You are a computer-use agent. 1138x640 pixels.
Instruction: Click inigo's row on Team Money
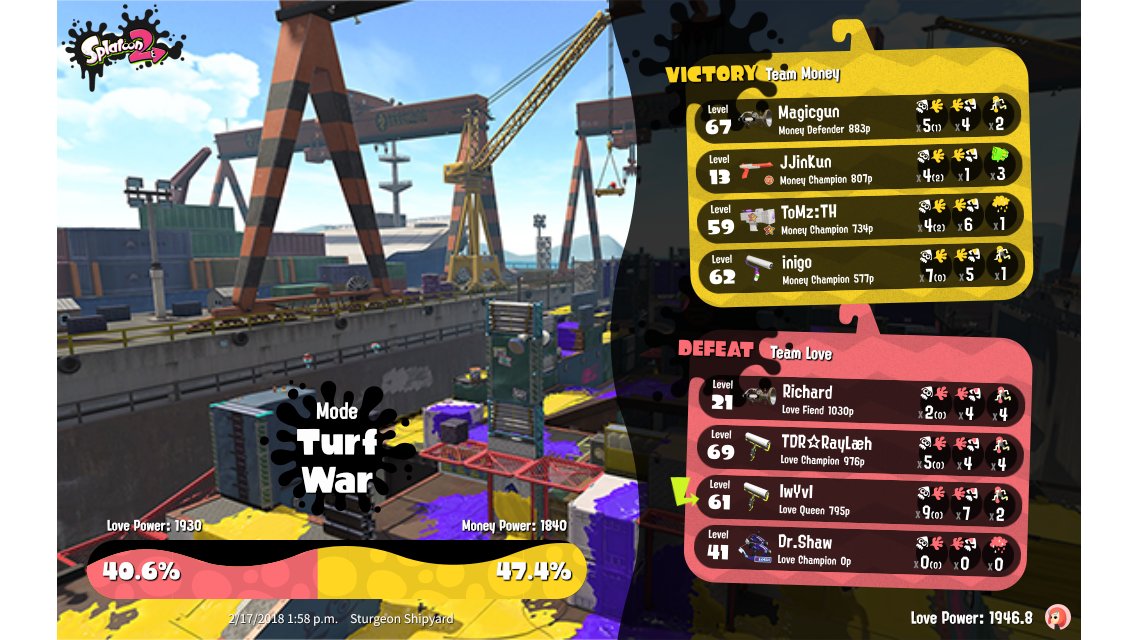pos(860,268)
